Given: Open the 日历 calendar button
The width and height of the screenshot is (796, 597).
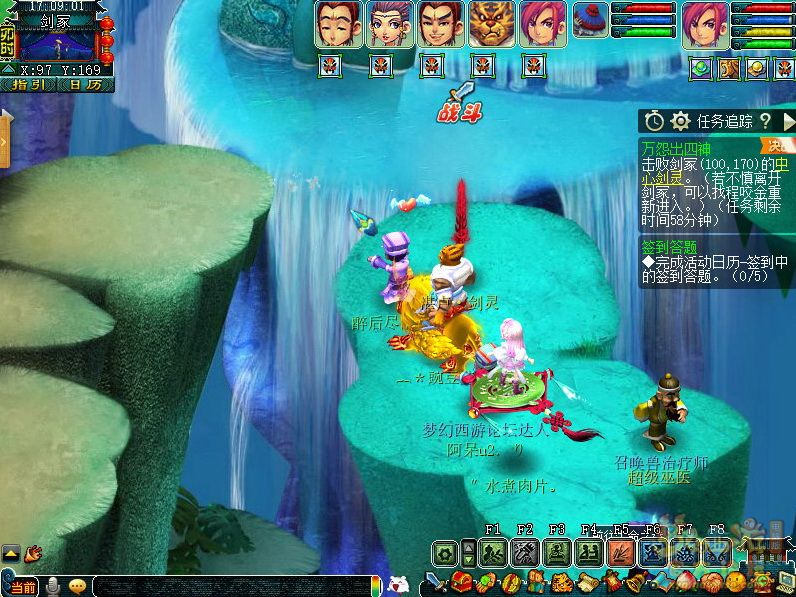Looking at the screenshot, I should point(84,85).
